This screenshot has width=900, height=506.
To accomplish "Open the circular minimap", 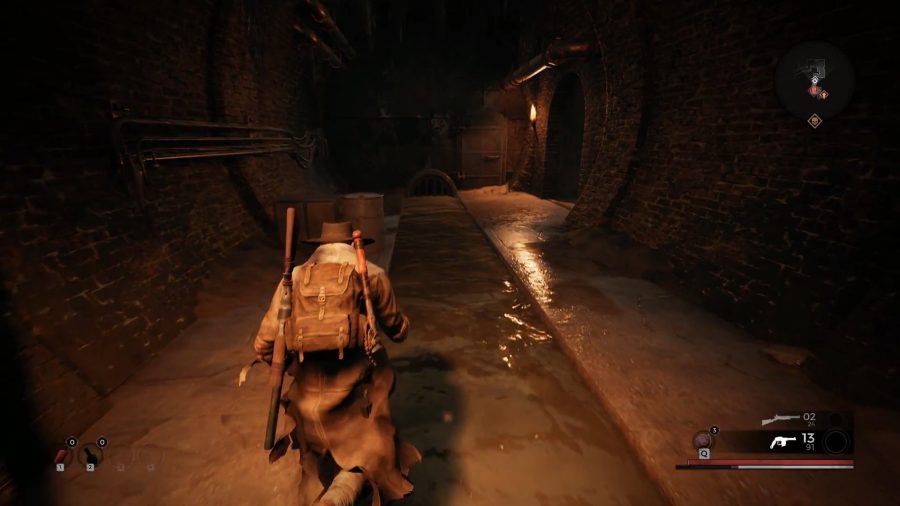I will click(x=813, y=79).
